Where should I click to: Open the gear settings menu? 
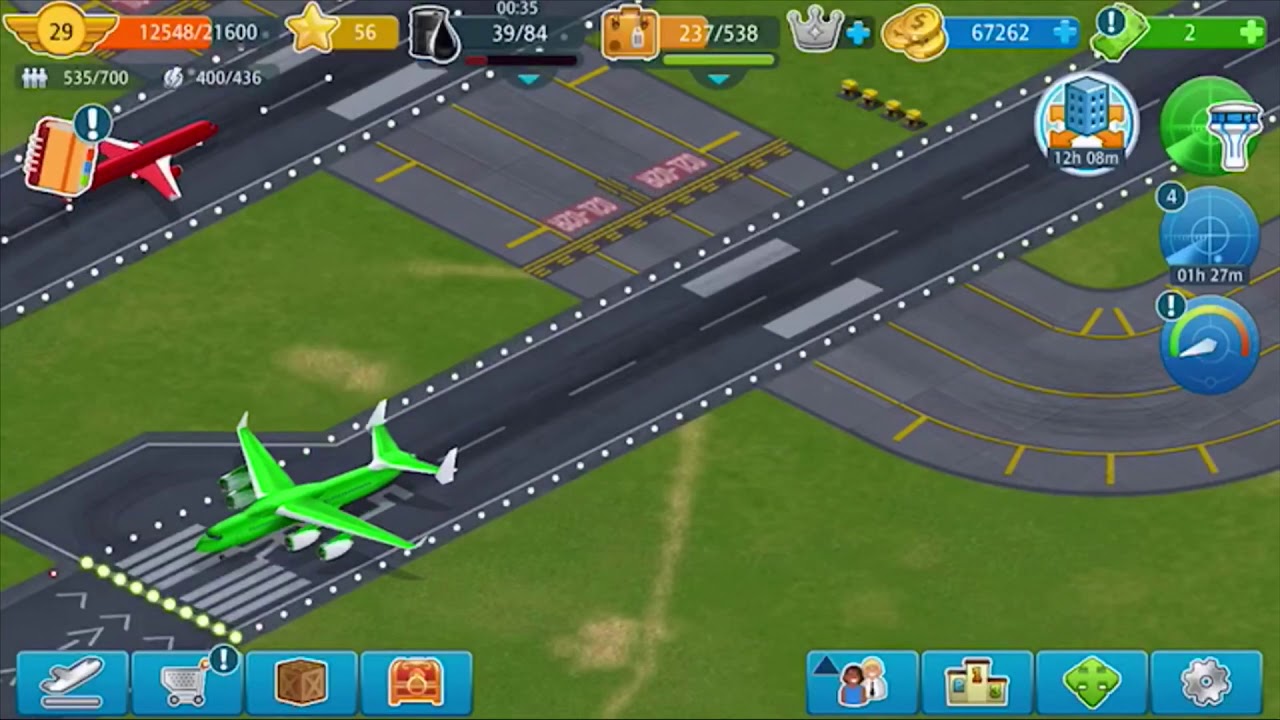click(1206, 681)
